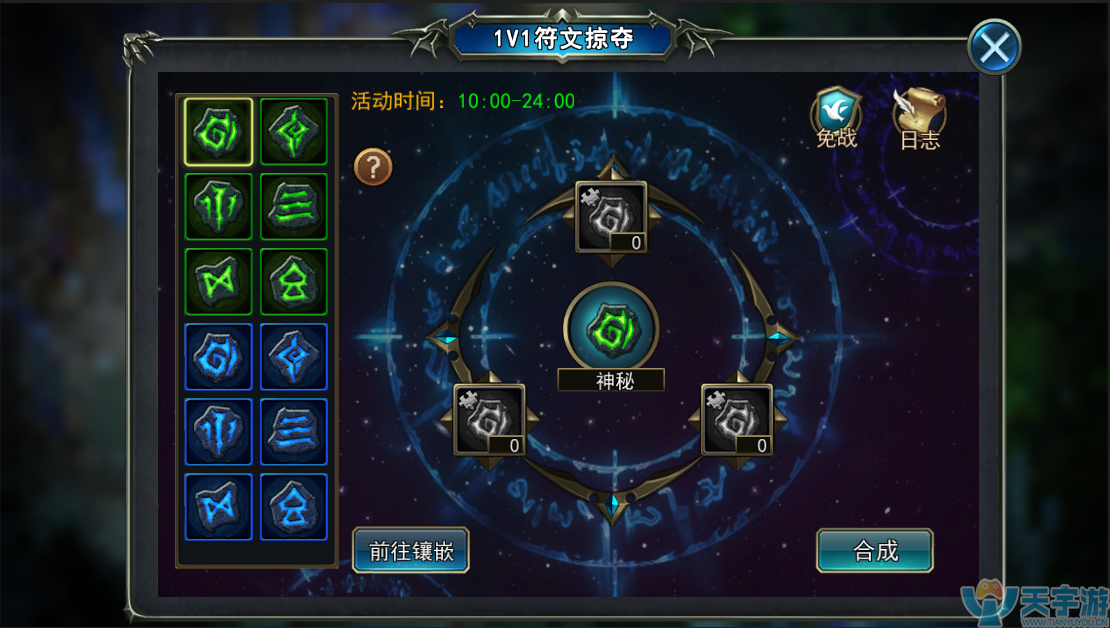
Task: Choose the green vertical-lines rune
Action: click(219, 206)
